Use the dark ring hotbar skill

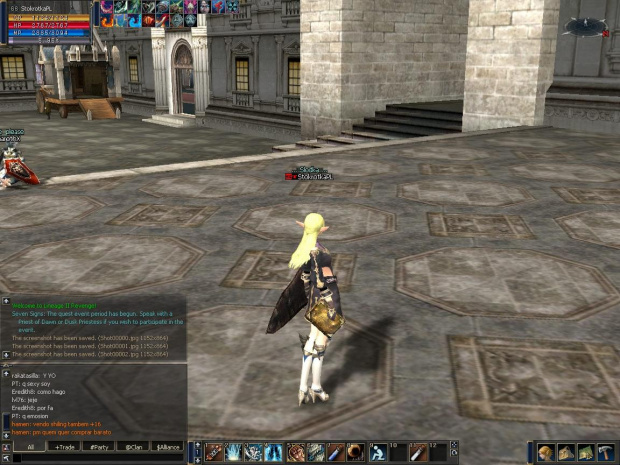click(x=355, y=453)
